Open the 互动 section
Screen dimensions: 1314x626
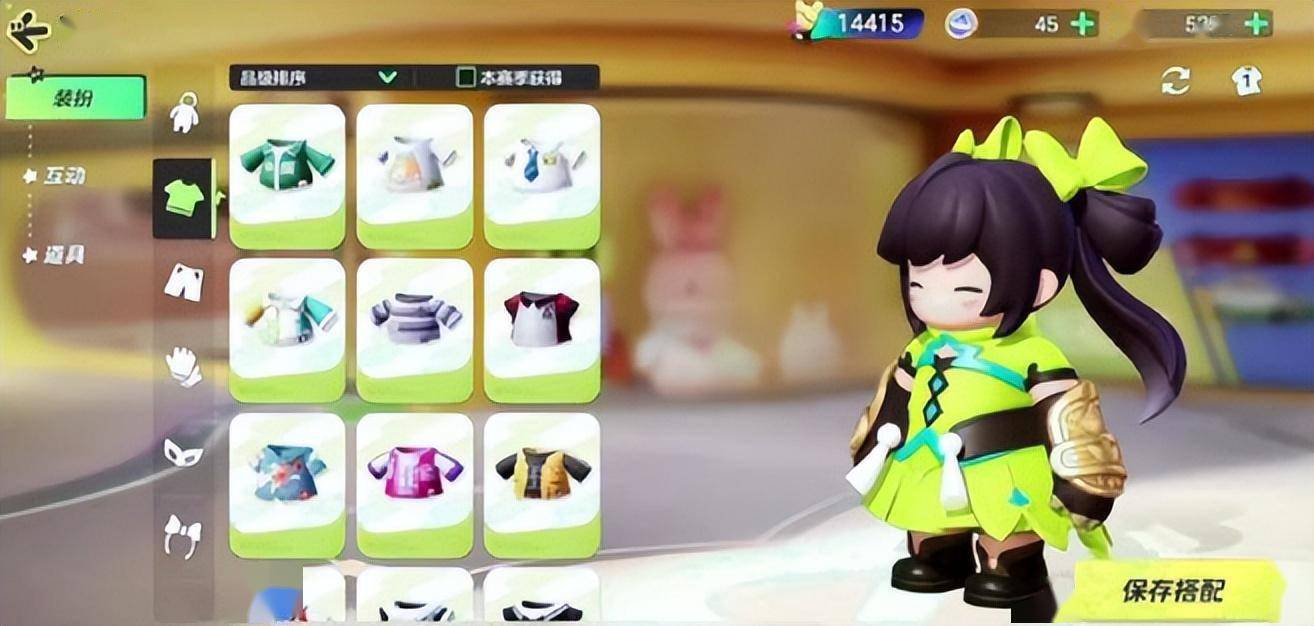64,176
